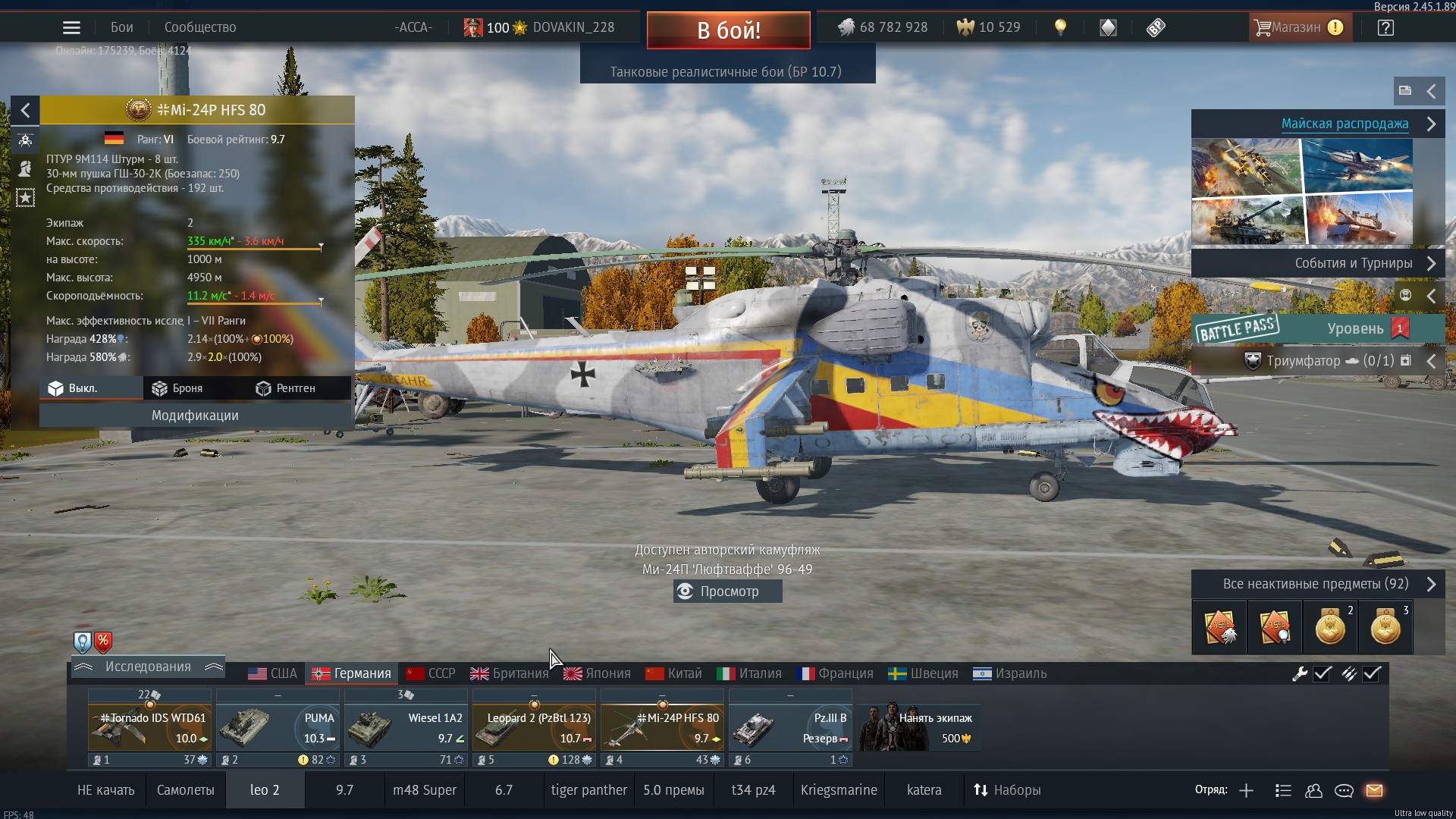
Task: Open the «Магазин» shop
Action: click(x=1299, y=27)
